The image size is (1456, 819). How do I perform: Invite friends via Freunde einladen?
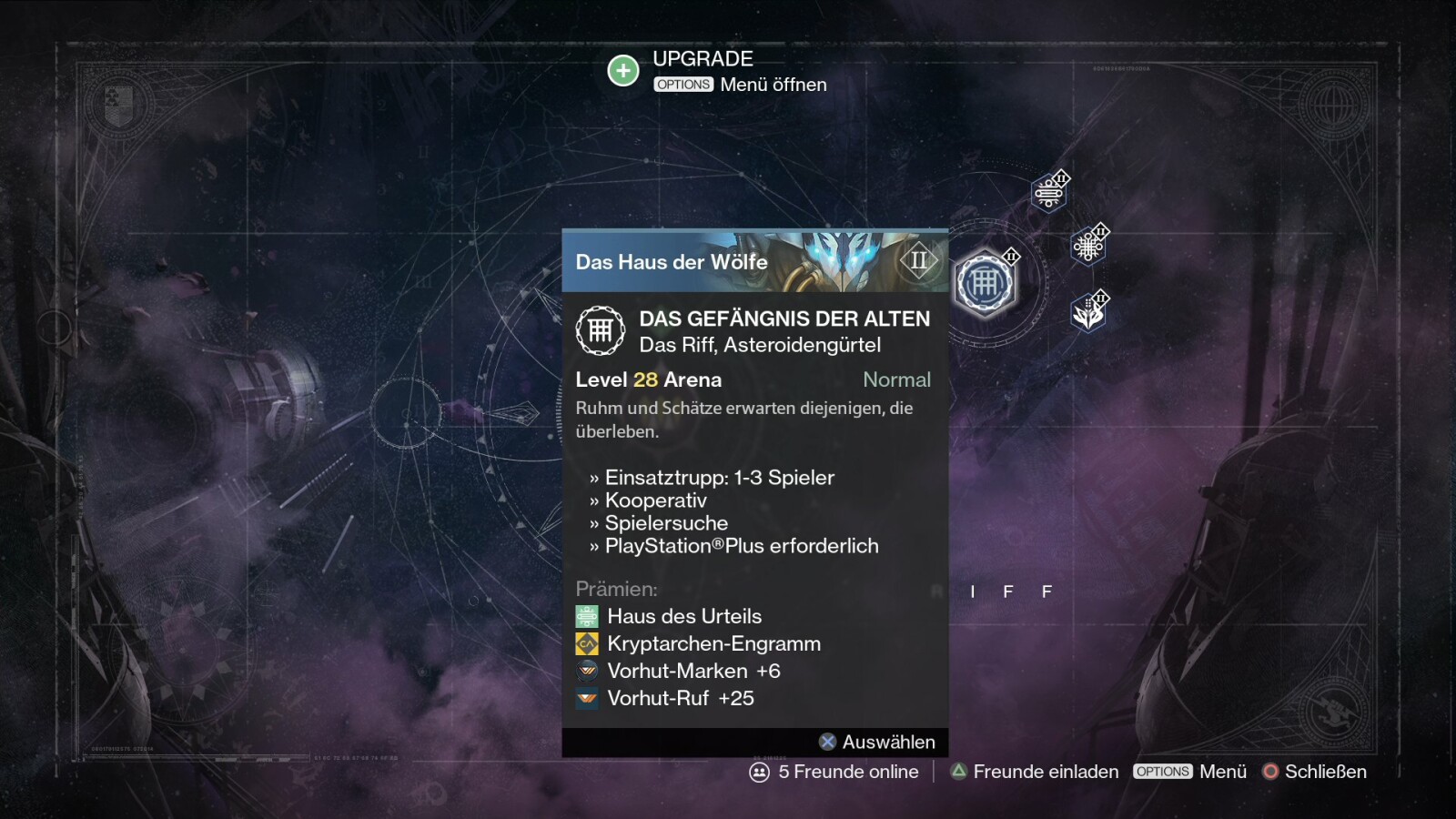pyautogui.click(x=1035, y=772)
